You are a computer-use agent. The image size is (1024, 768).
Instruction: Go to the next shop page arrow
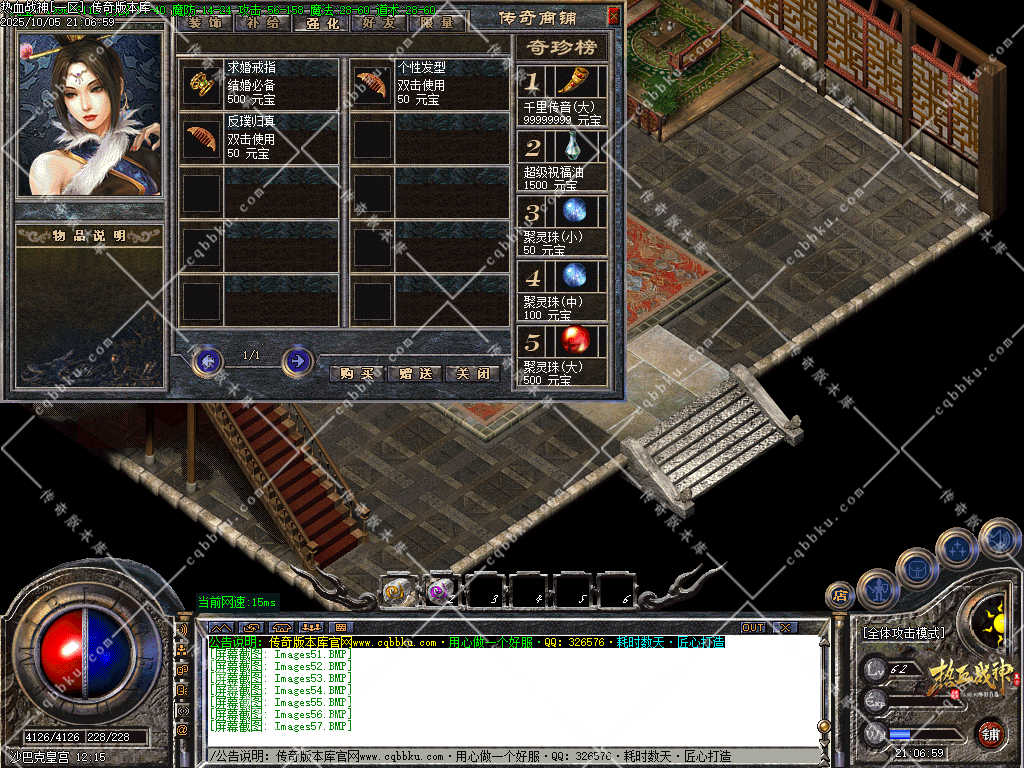coord(297,360)
